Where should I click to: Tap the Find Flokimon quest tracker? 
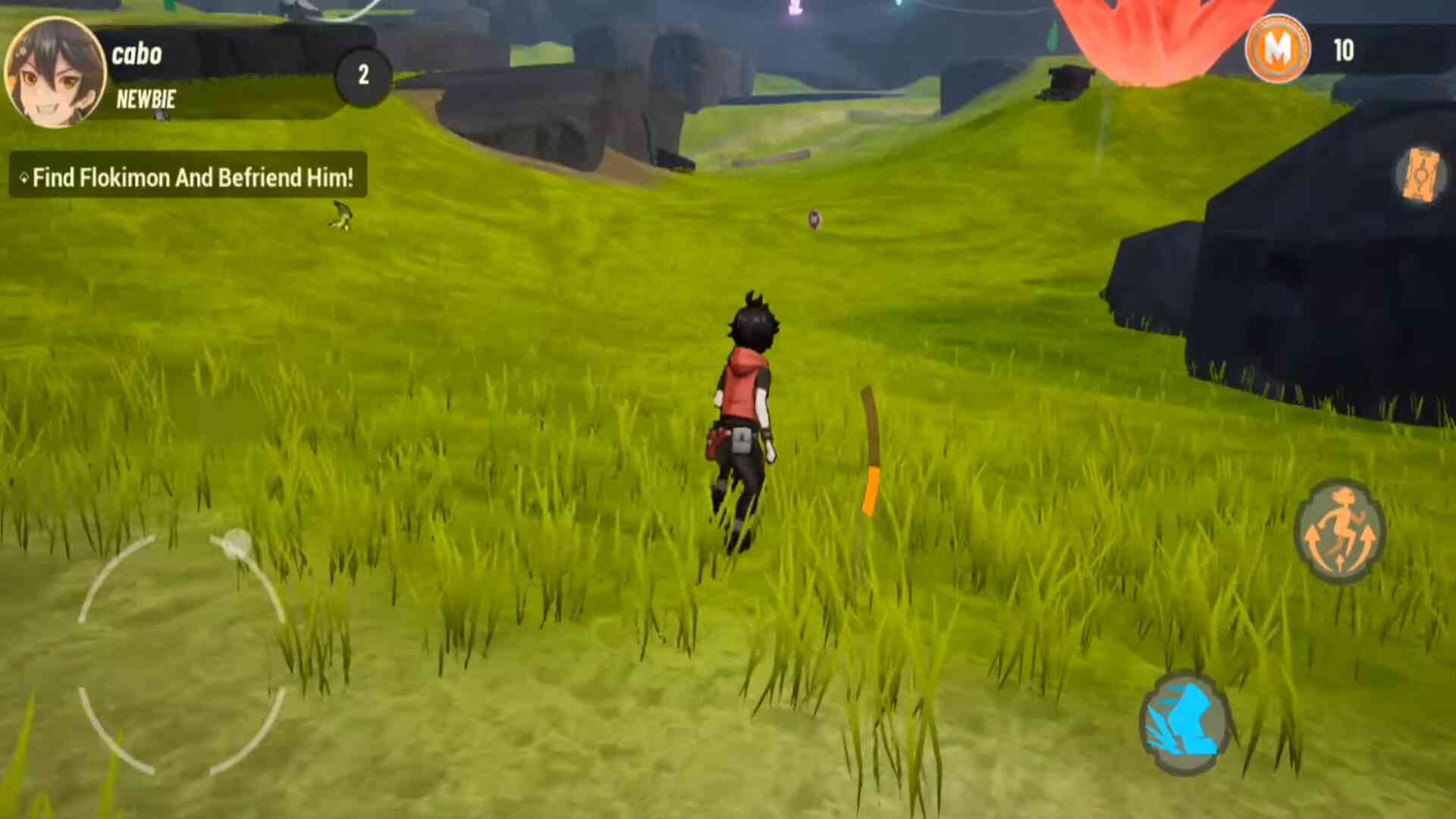coord(188,177)
